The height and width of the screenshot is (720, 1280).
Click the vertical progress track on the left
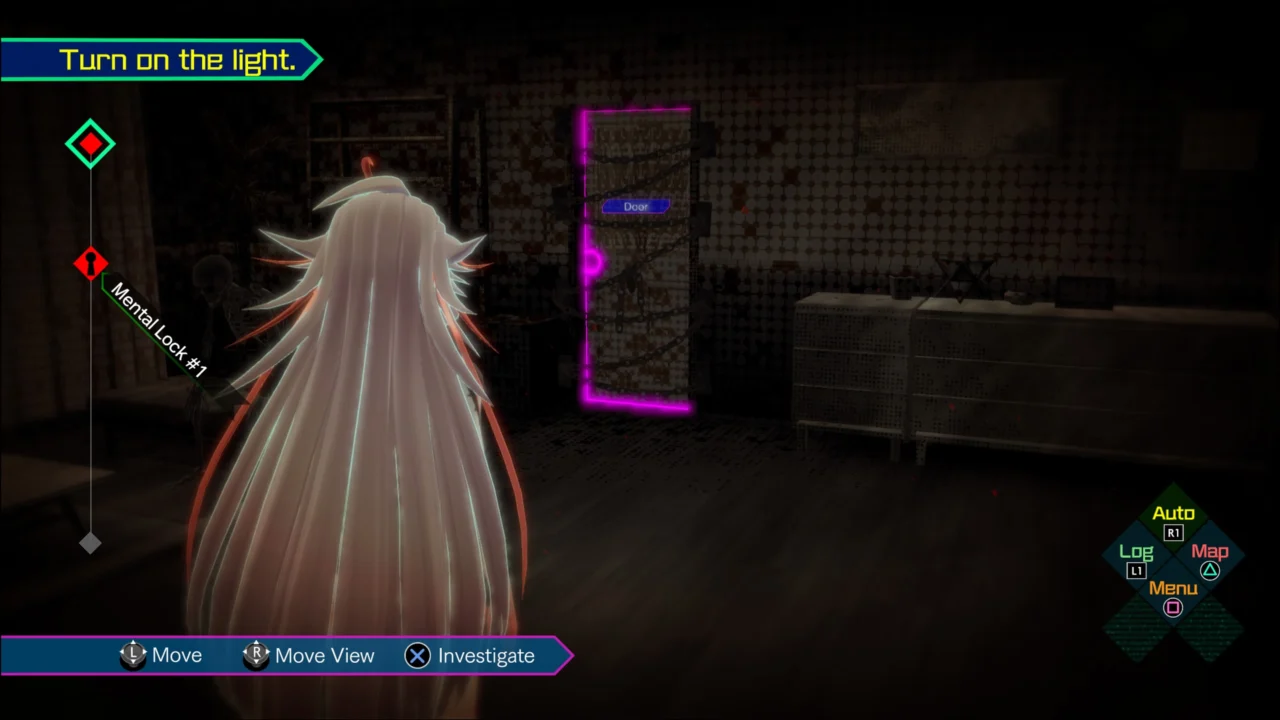pos(90,400)
